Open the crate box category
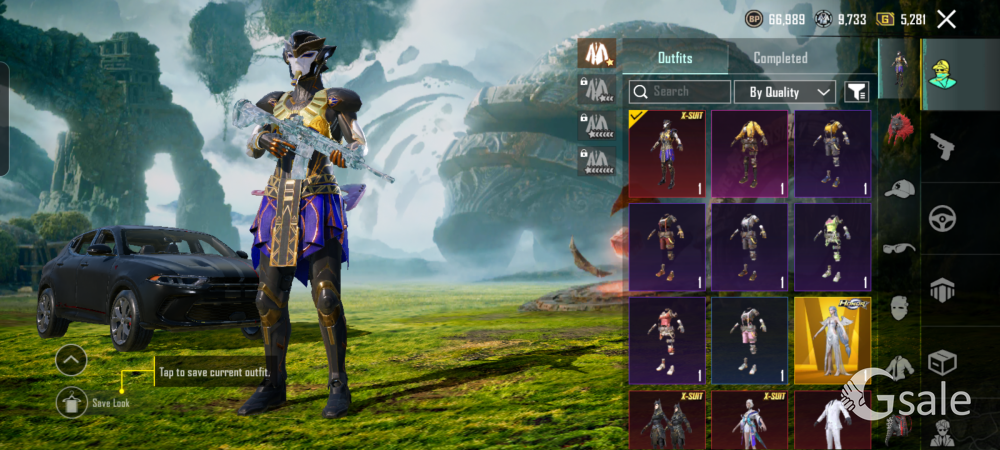This screenshot has width=1000, height=450. coord(942,361)
